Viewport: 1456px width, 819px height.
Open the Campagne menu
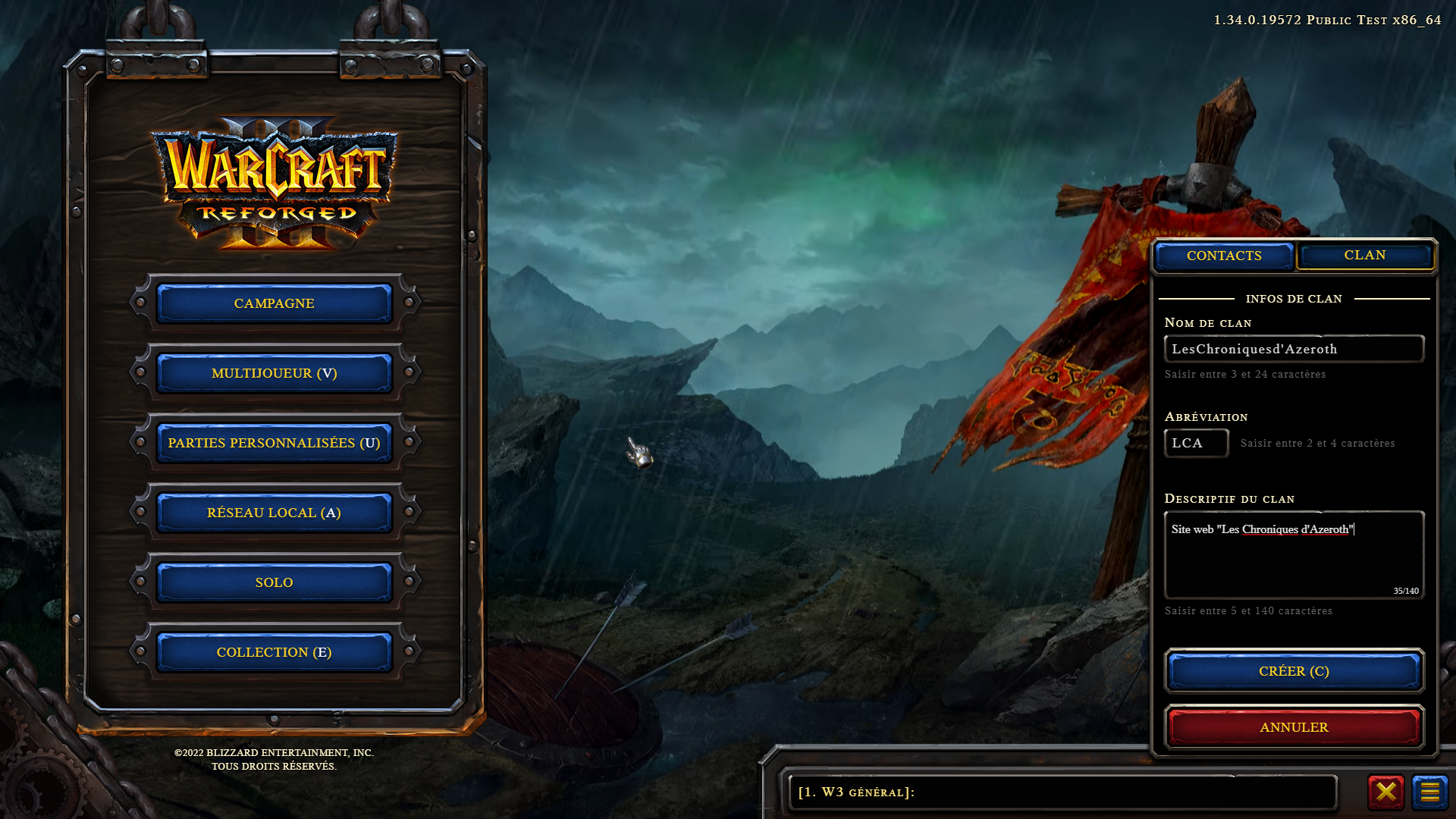(274, 303)
